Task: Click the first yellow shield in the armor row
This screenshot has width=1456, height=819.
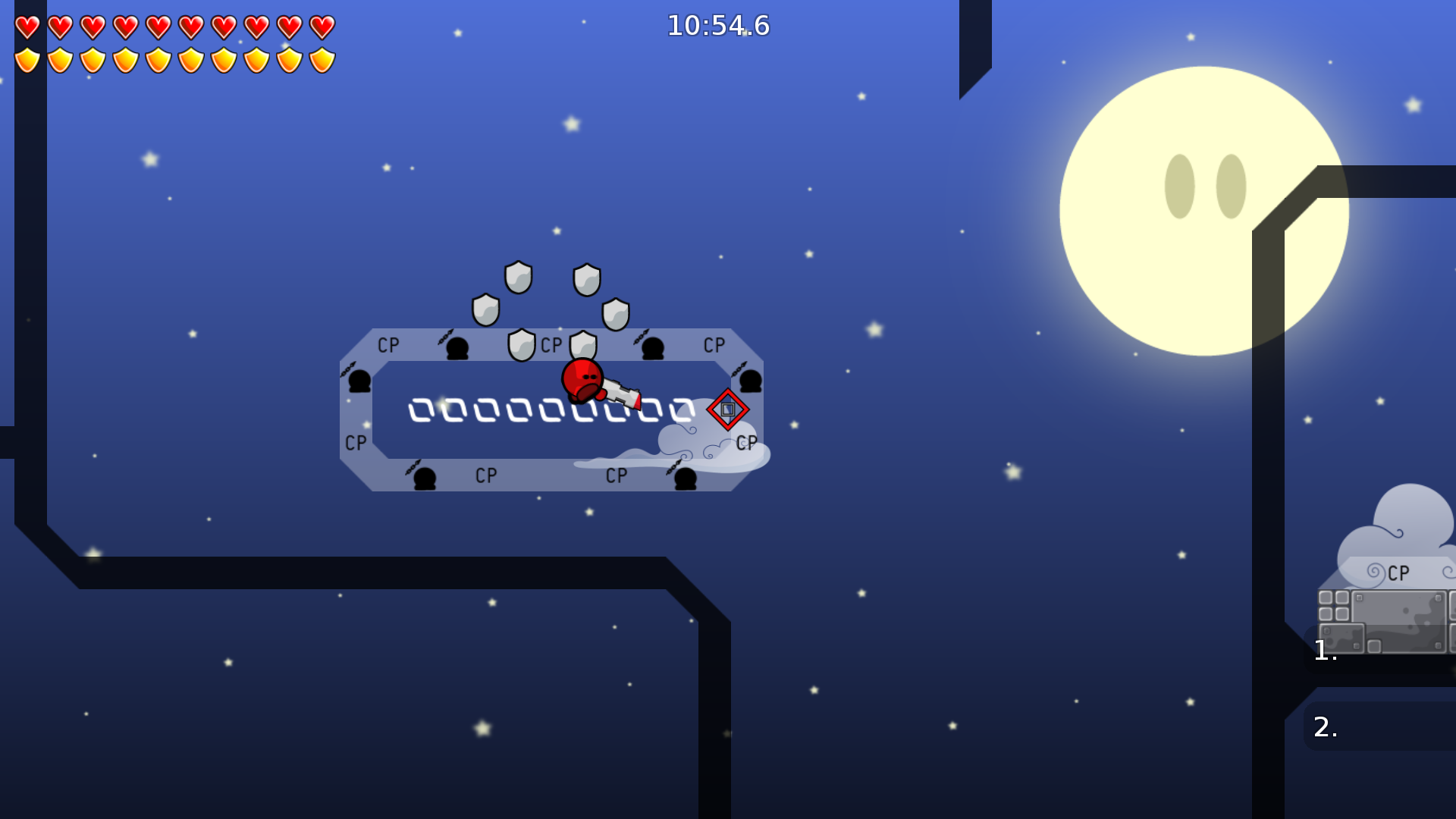Action: [x=26, y=59]
